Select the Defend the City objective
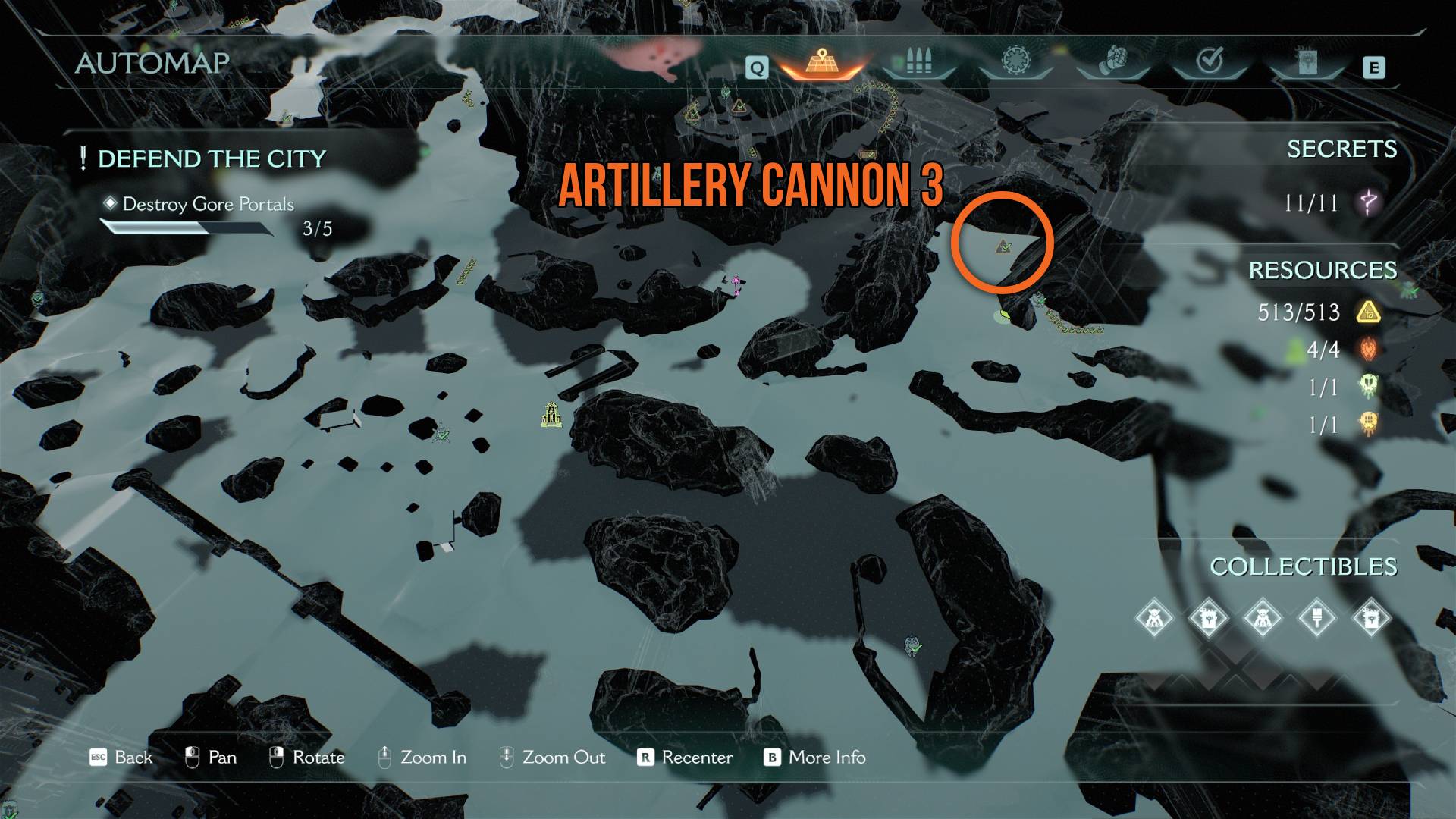 [x=212, y=159]
